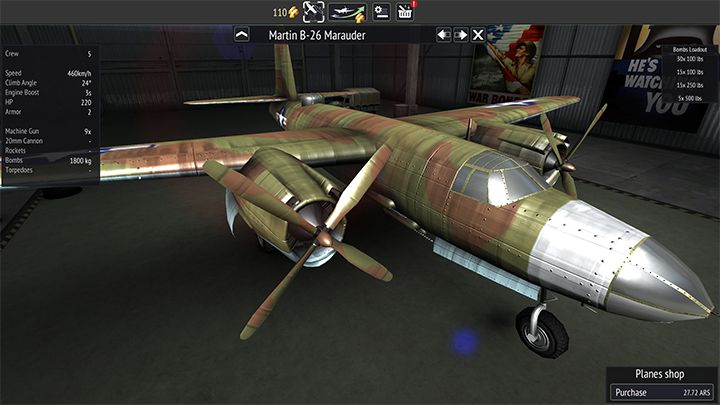Select the plane upgrade icon with coin
720x405 pixels.
(x=347, y=12)
